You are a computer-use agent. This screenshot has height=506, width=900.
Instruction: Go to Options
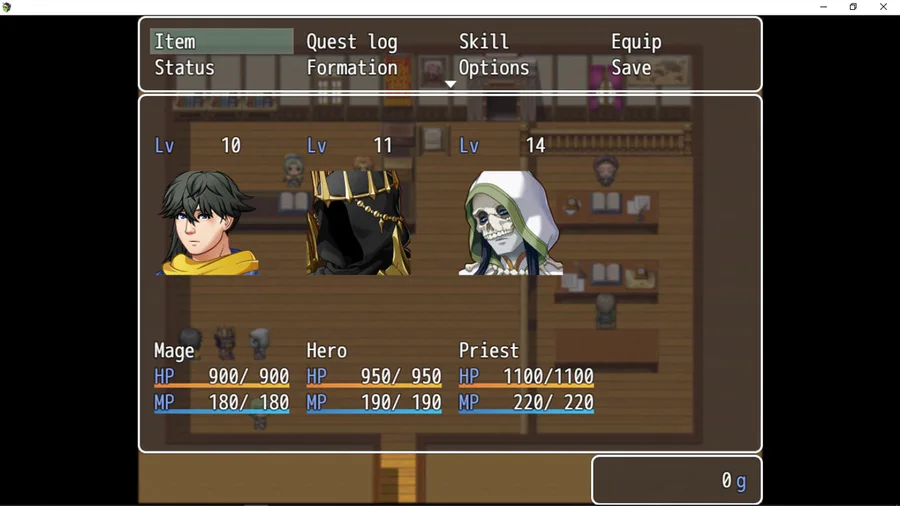pos(494,68)
